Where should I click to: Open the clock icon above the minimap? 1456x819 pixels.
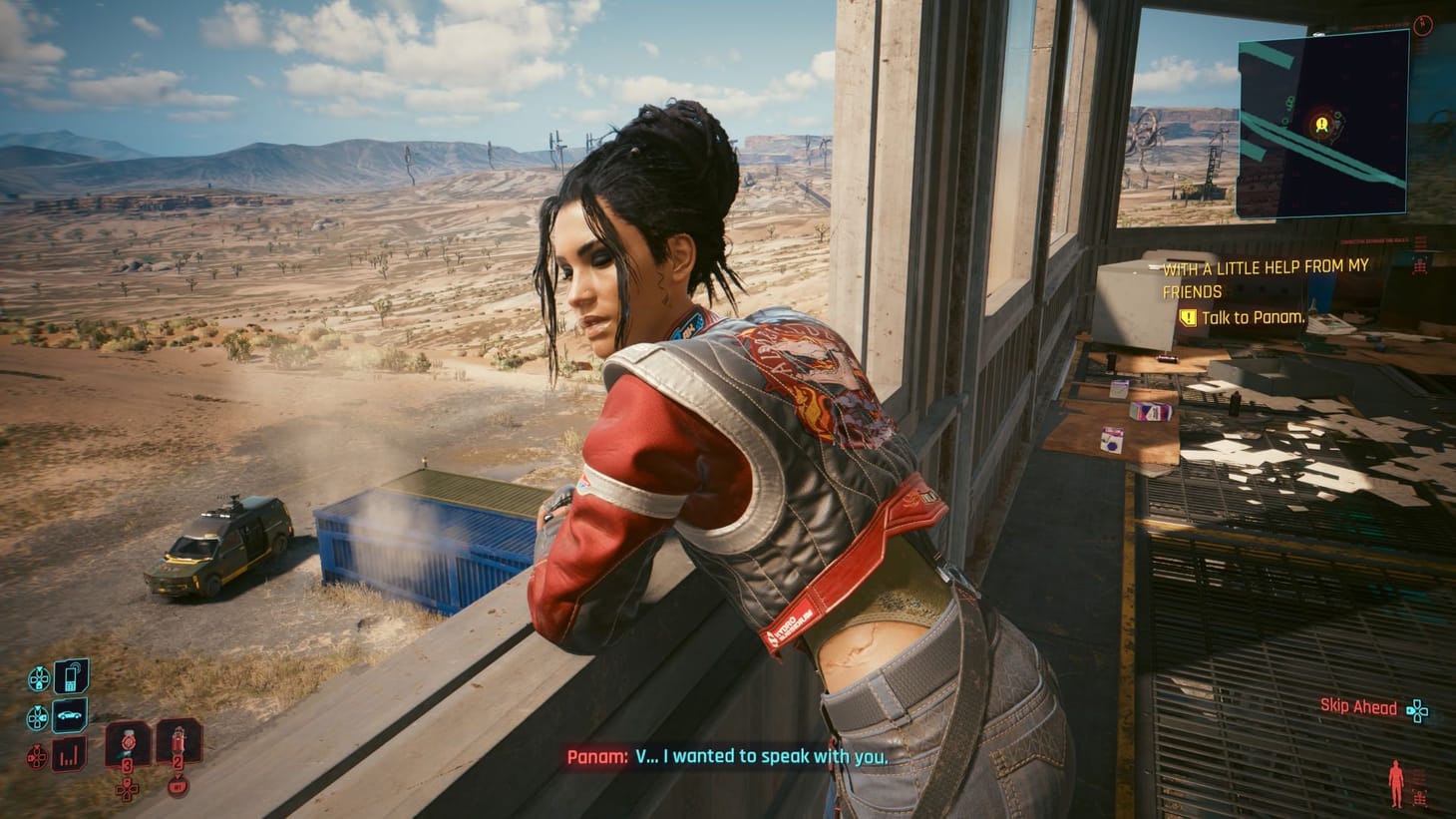[x=1423, y=26]
